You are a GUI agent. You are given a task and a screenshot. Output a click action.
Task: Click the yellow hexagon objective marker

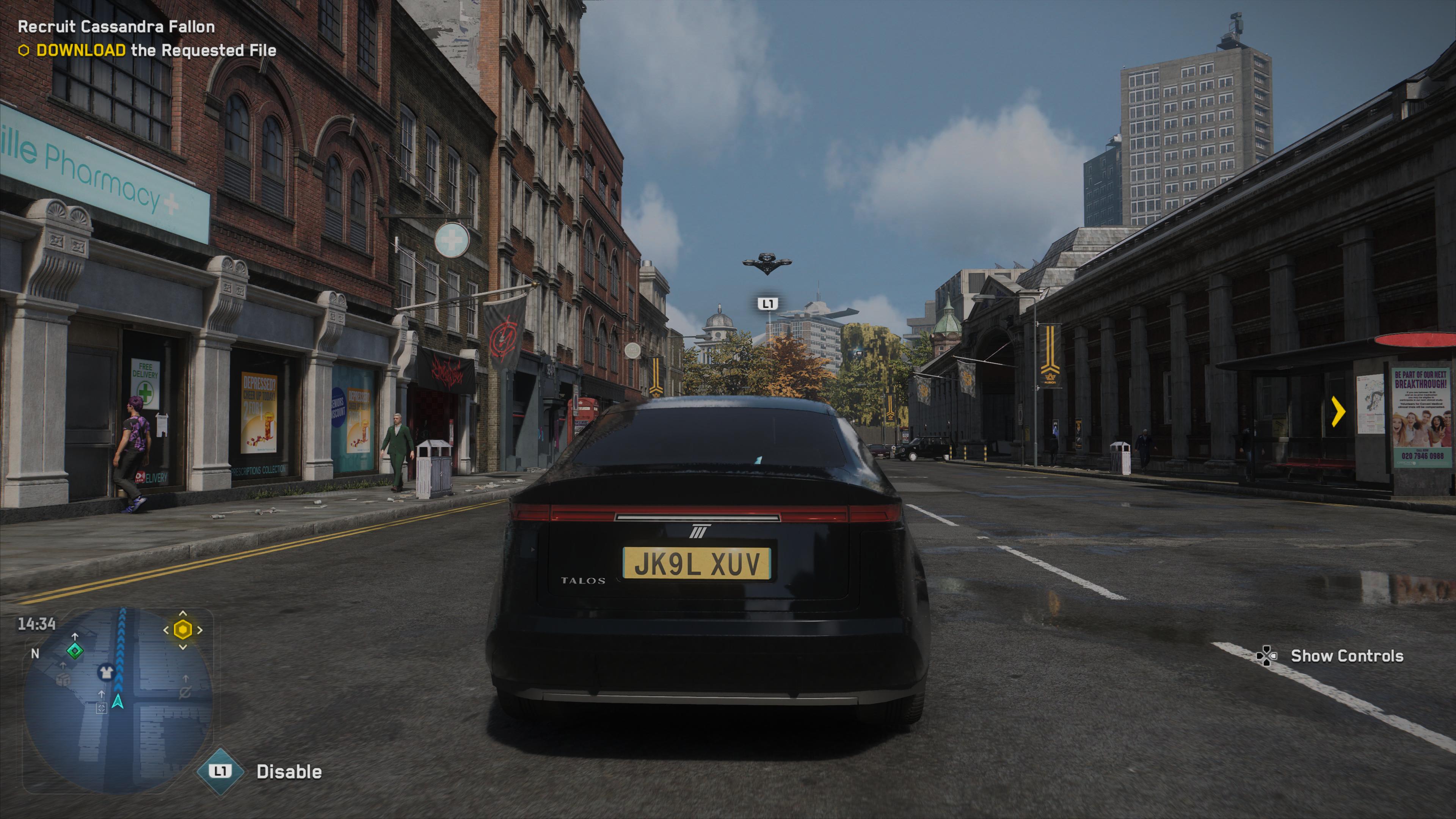182,629
